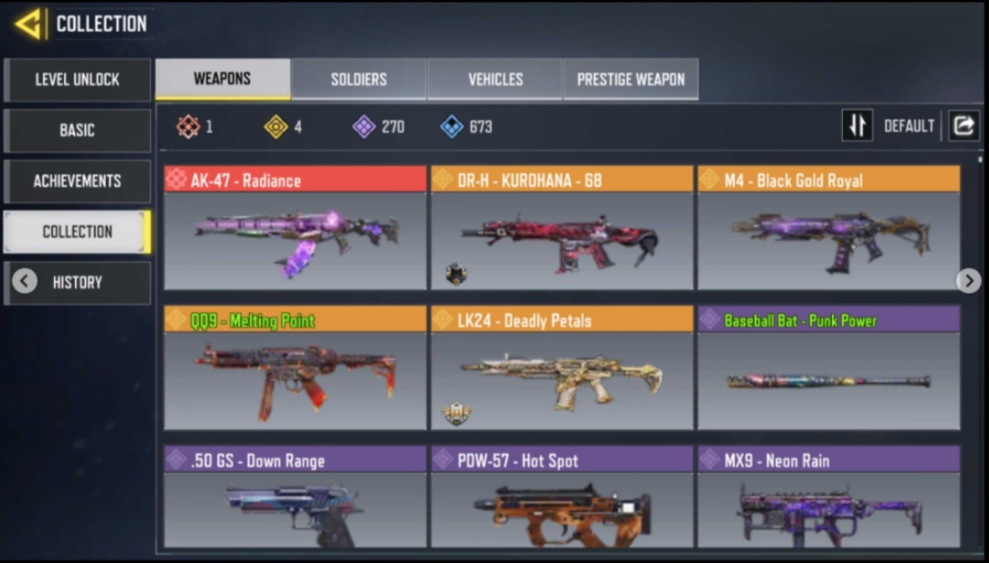Screen dimensions: 989x563
Task: Choose the .50 GS Down Range pistol
Action: pyautogui.click(x=295, y=497)
